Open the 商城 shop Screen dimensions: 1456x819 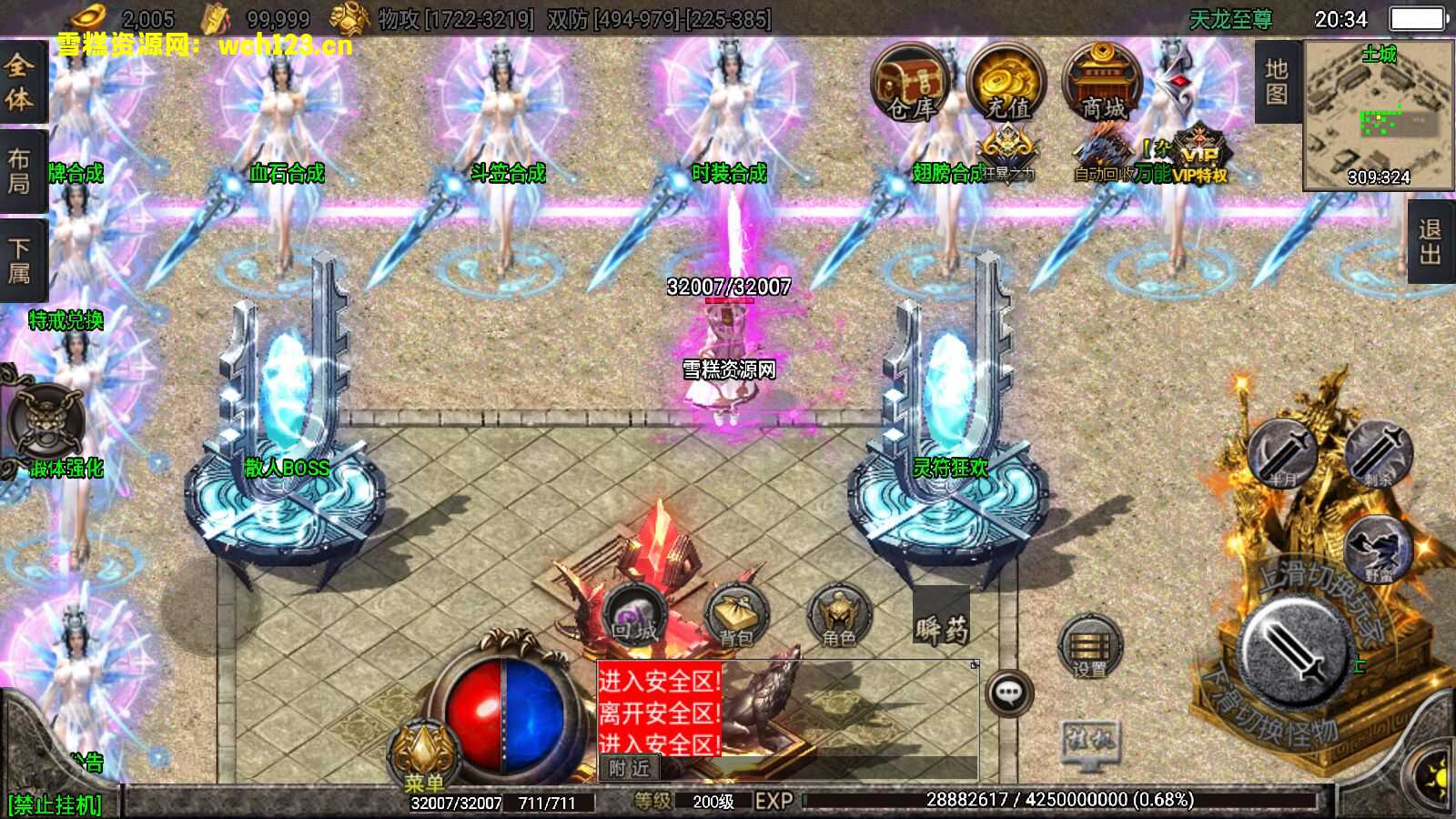(1102, 84)
